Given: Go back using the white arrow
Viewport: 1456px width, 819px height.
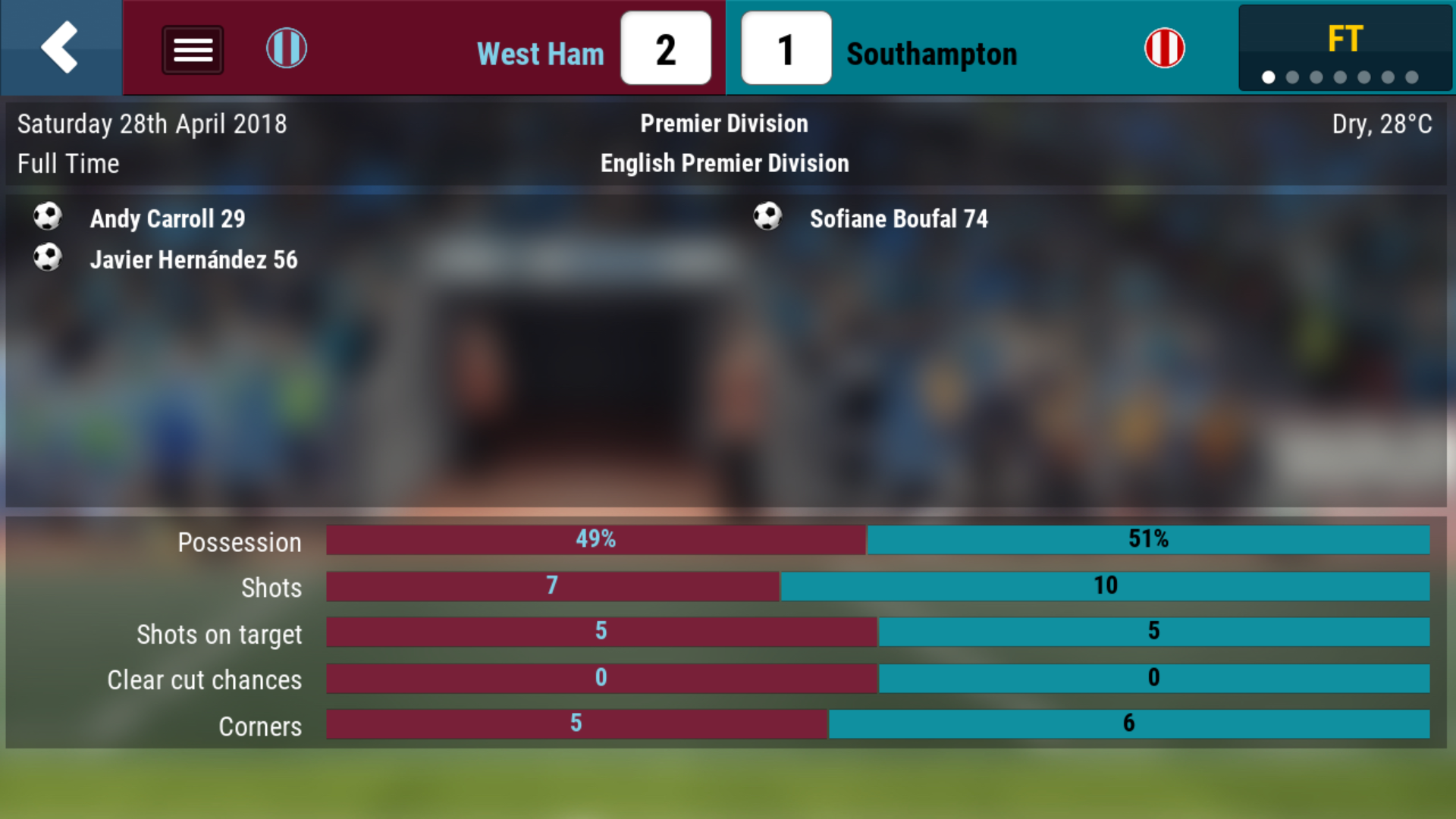Looking at the screenshot, I should 60,48.
